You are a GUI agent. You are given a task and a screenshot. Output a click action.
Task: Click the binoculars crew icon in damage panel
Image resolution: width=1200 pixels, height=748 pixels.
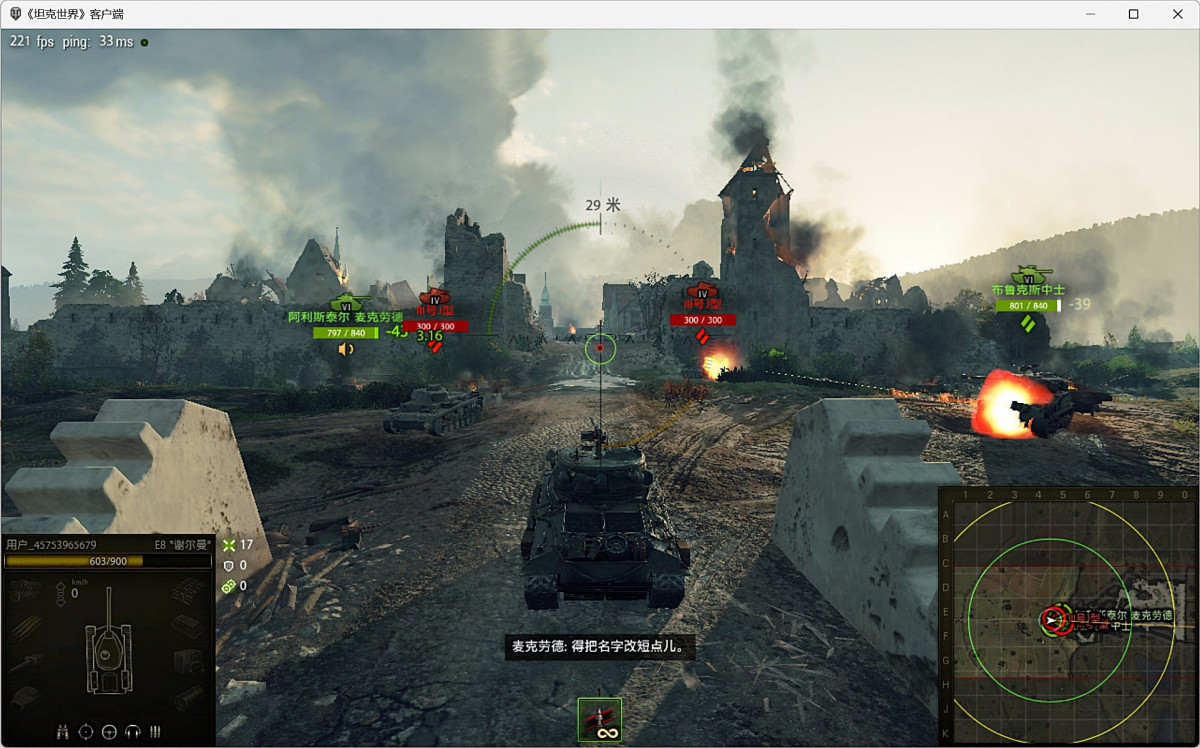[x=63, y=732]
